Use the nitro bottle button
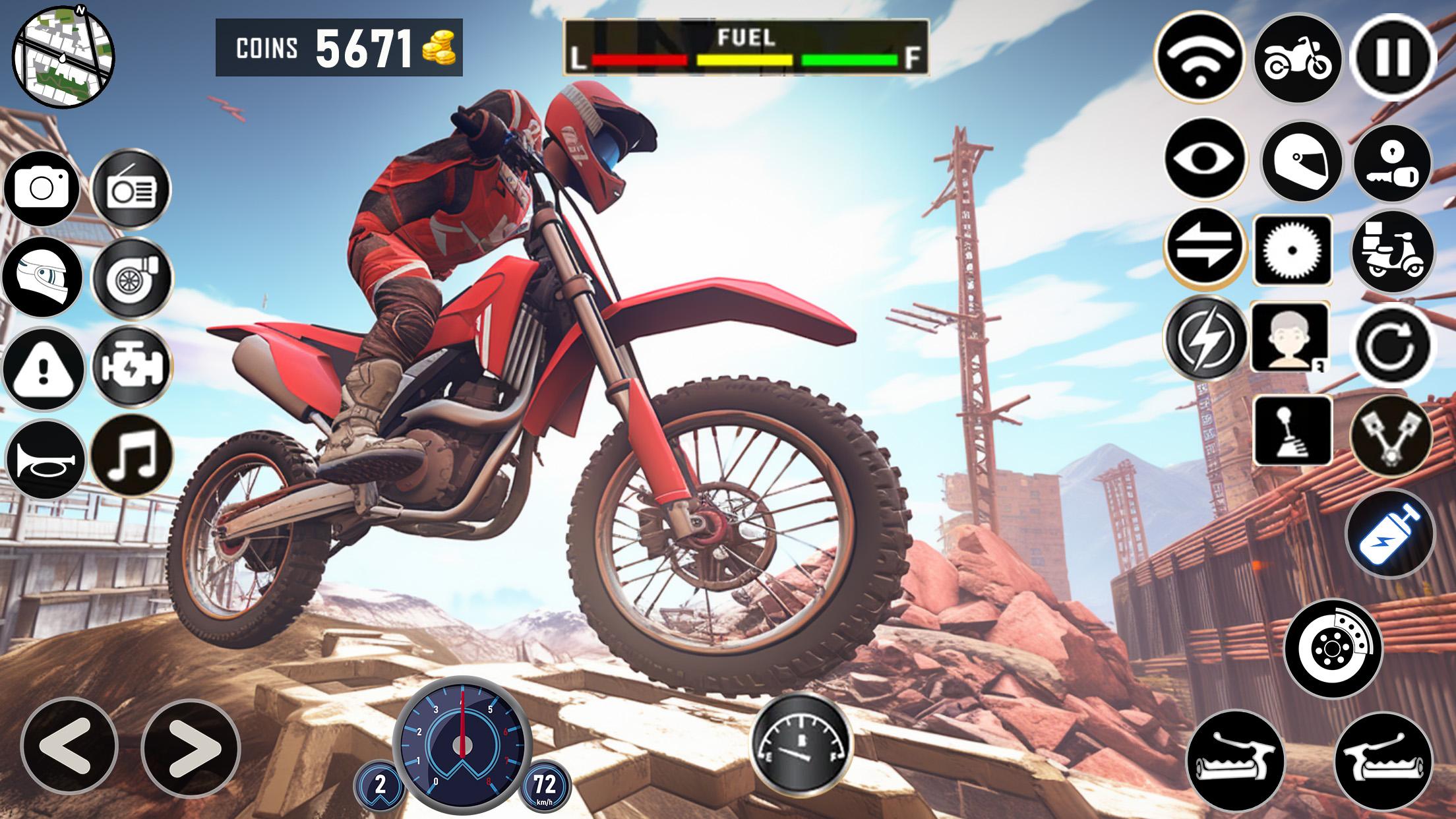Viewport: 1456px width, 819px height. pos(1390,533)
